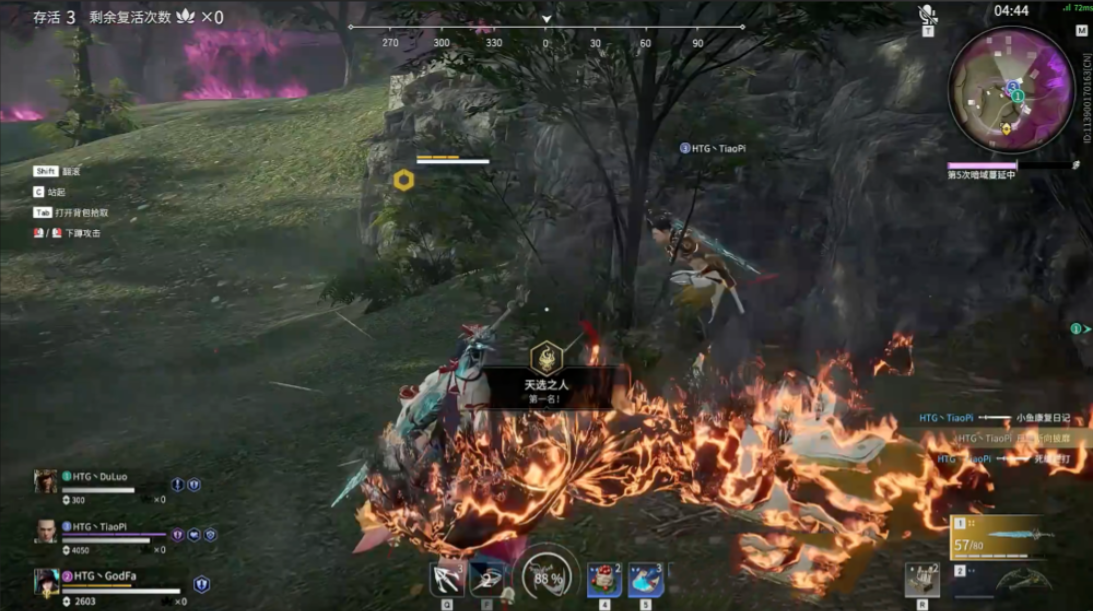Toggle the muted microphone icon
This screenshot has height=611, width=1093.
point(928,15)
